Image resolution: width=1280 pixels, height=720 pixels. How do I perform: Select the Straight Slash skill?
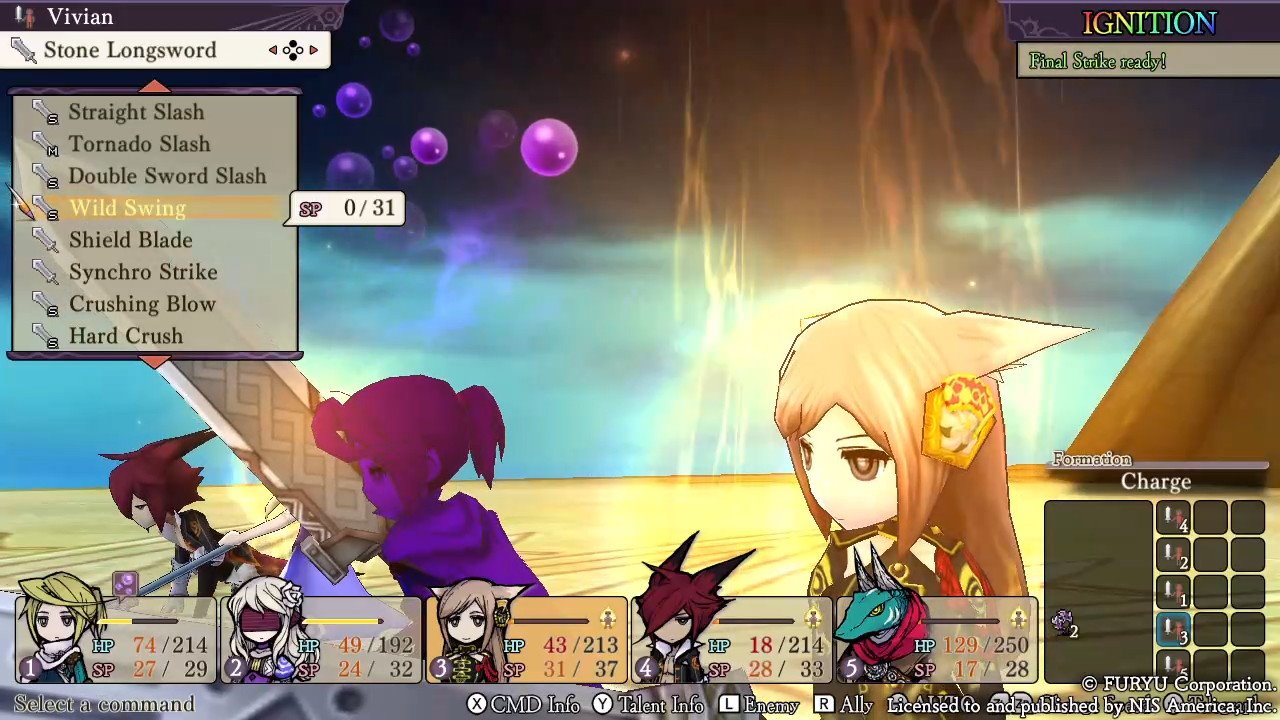(x=136, y=112)
